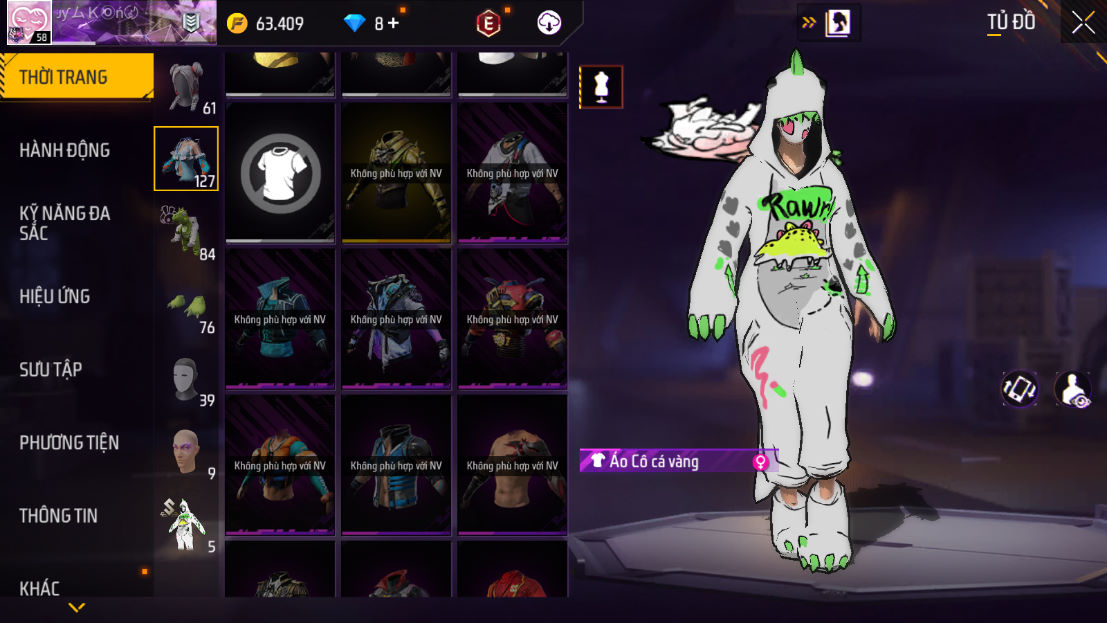Open the Kỹ Năng Đa Sắc tab
1107x623 pixels.
(x=65, y=223)
